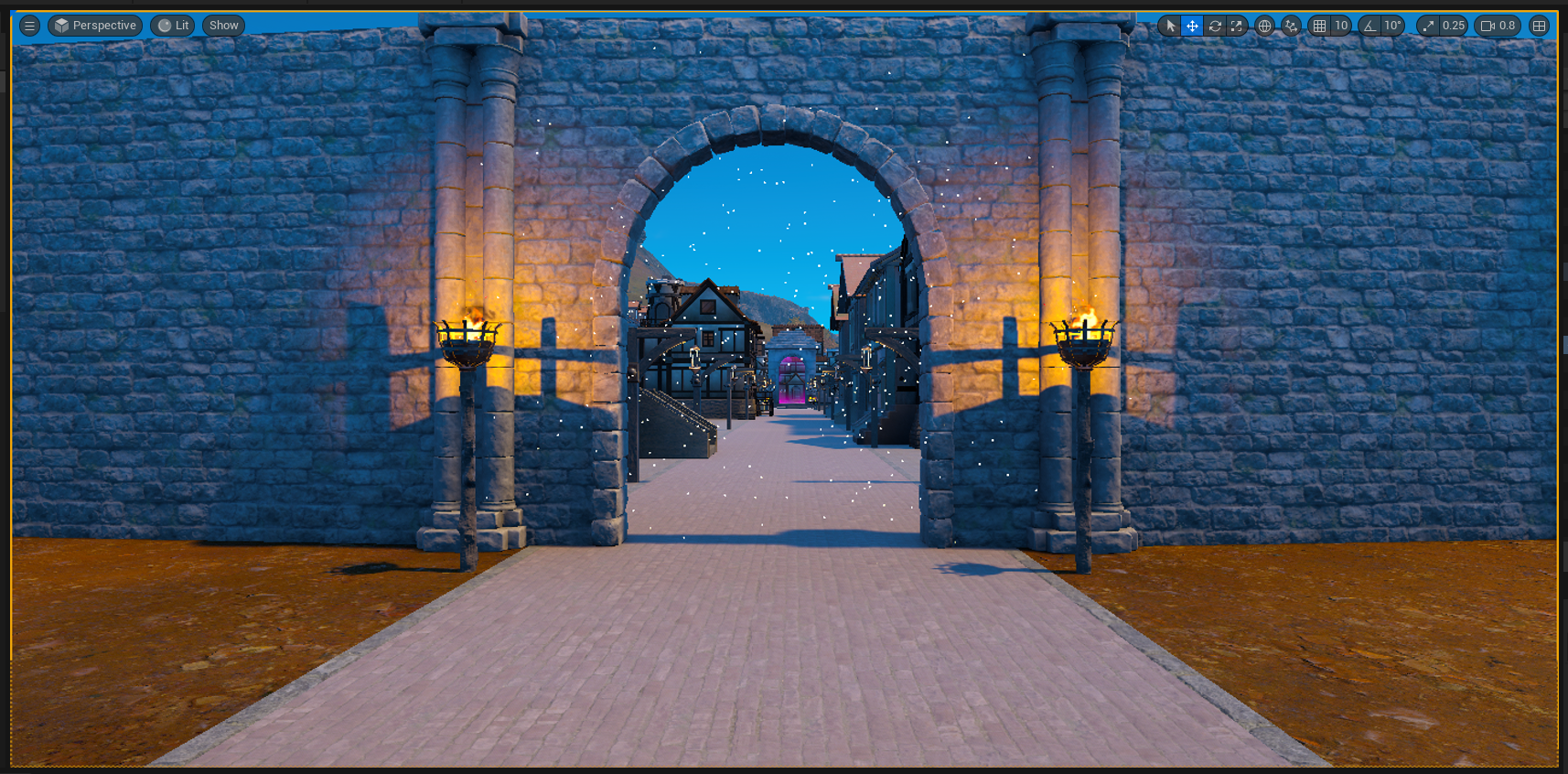Click the Perspective view cube icon
This screenshot has width=1568, height=774.
[63, 26]
